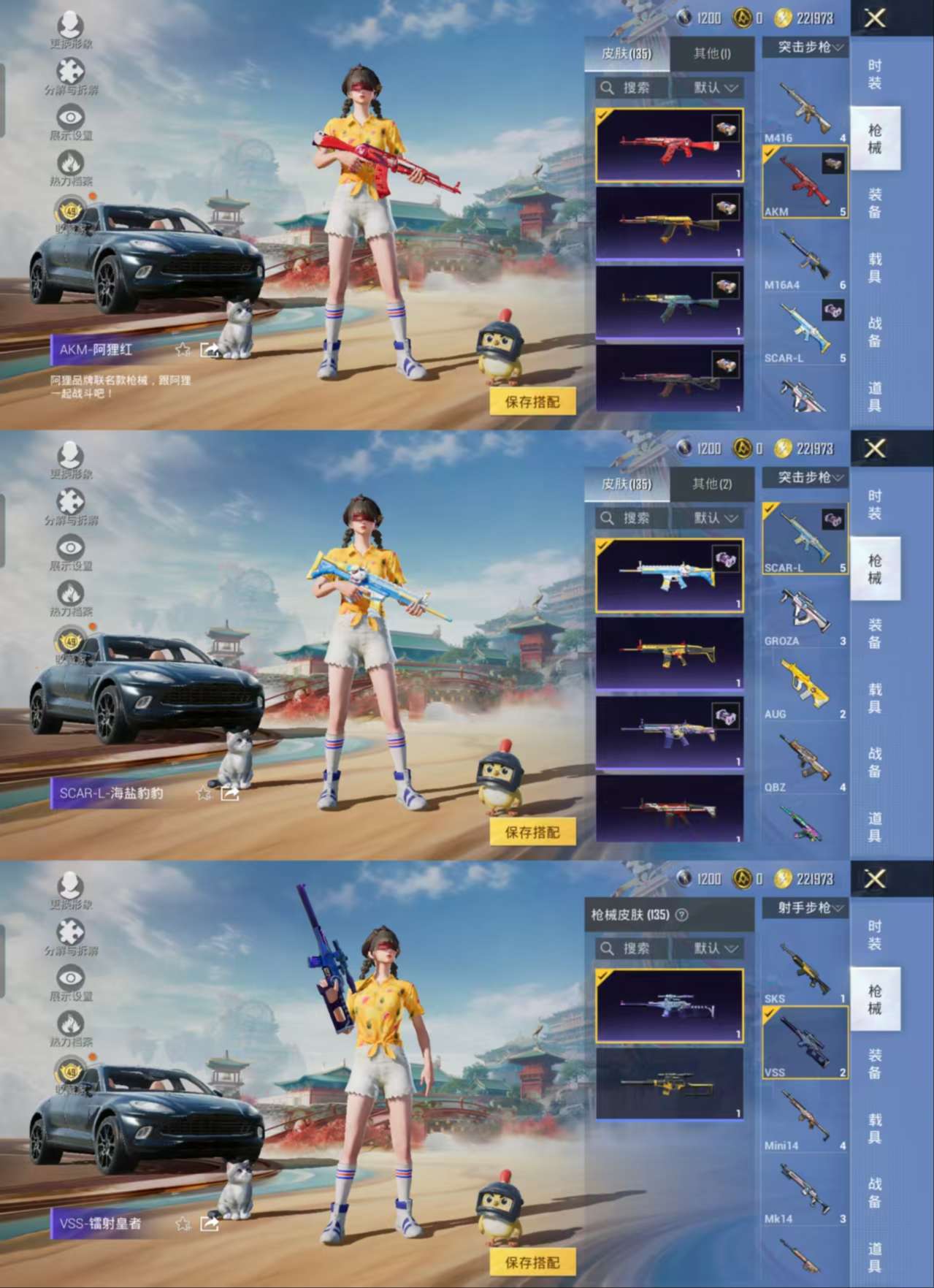Image resolution: width=934 pixels, height=1288 pixels.
Task: Select the red AKM skin thumbnail
Action: (x=669, y=145)
